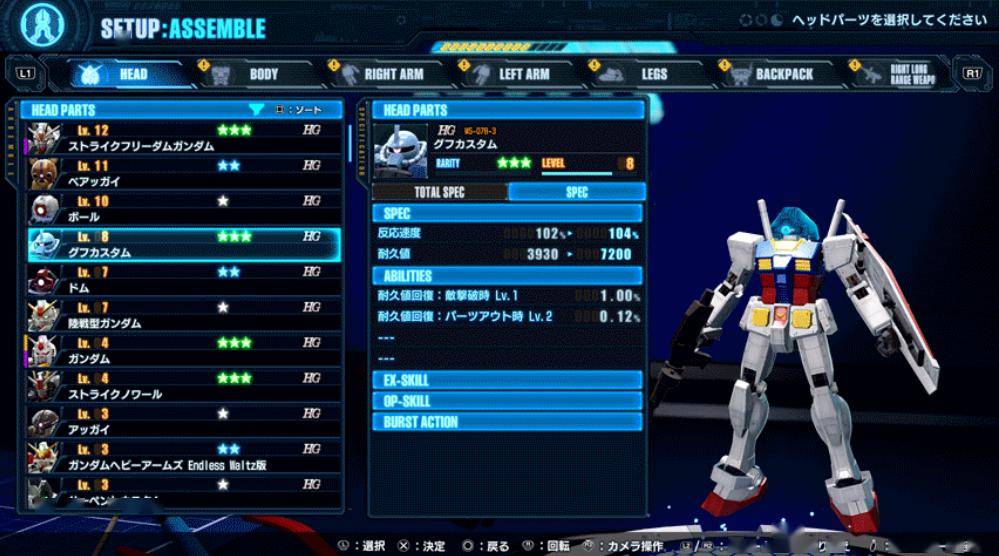Open the RIGHT LONG RANGE WEAPON tab

912,74
